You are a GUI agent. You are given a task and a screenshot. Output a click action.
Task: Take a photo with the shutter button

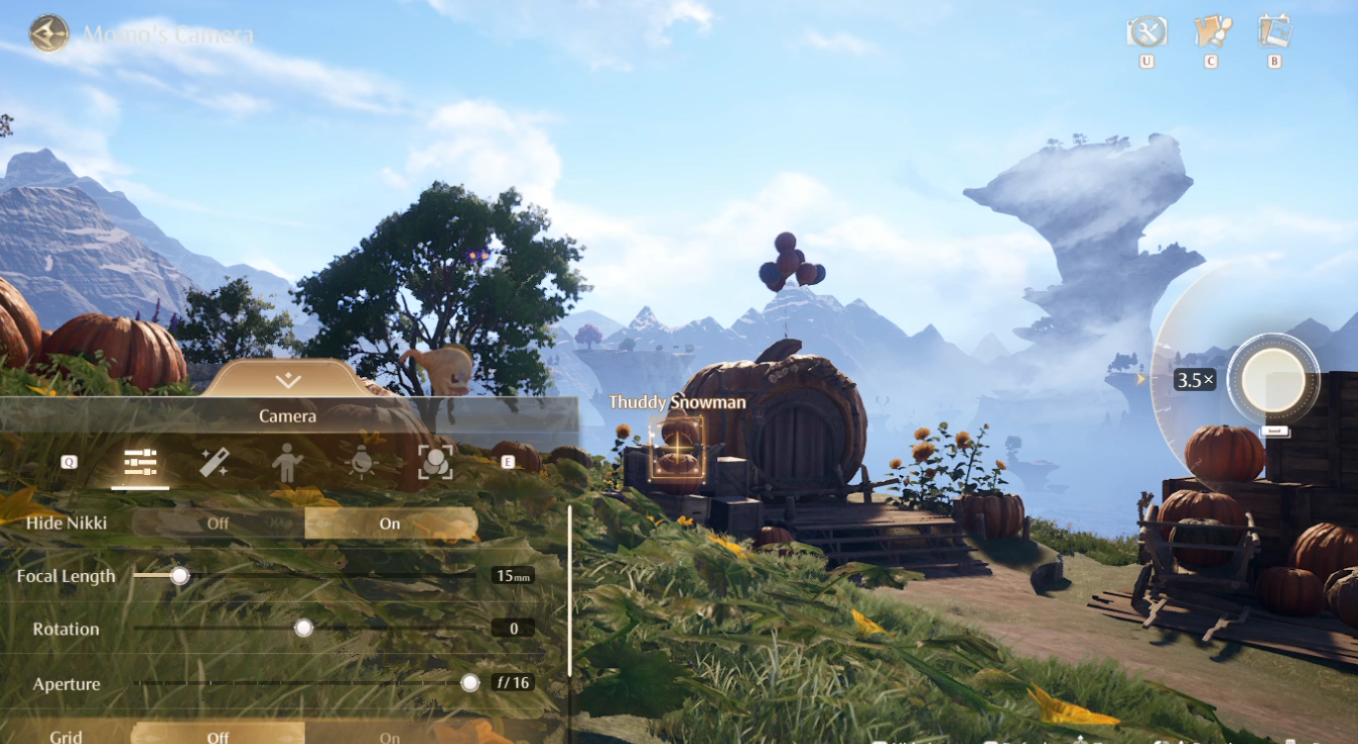(x=1273, y=380)
